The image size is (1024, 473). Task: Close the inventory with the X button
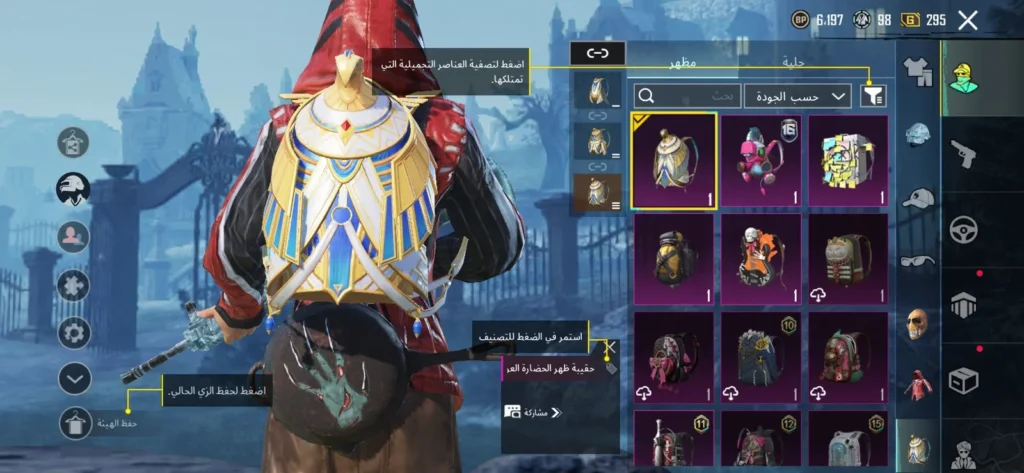(967, 20)
